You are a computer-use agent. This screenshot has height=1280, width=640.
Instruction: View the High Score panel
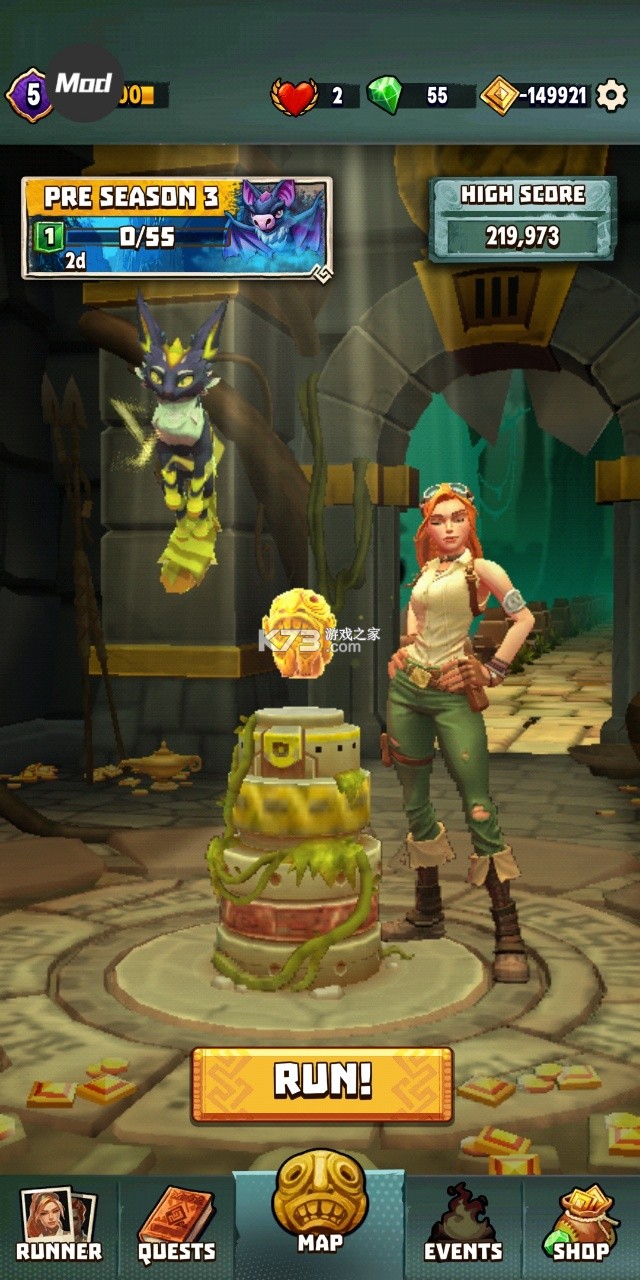point(522,220)
